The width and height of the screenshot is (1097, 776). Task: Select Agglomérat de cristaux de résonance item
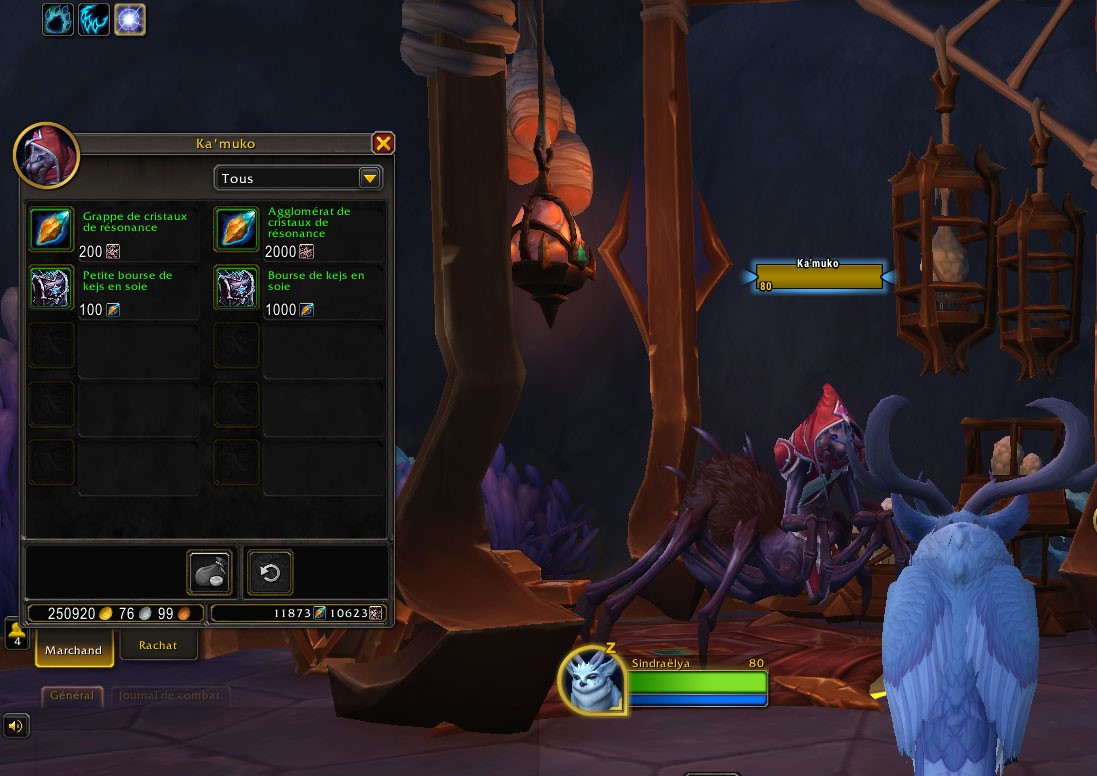236,228
